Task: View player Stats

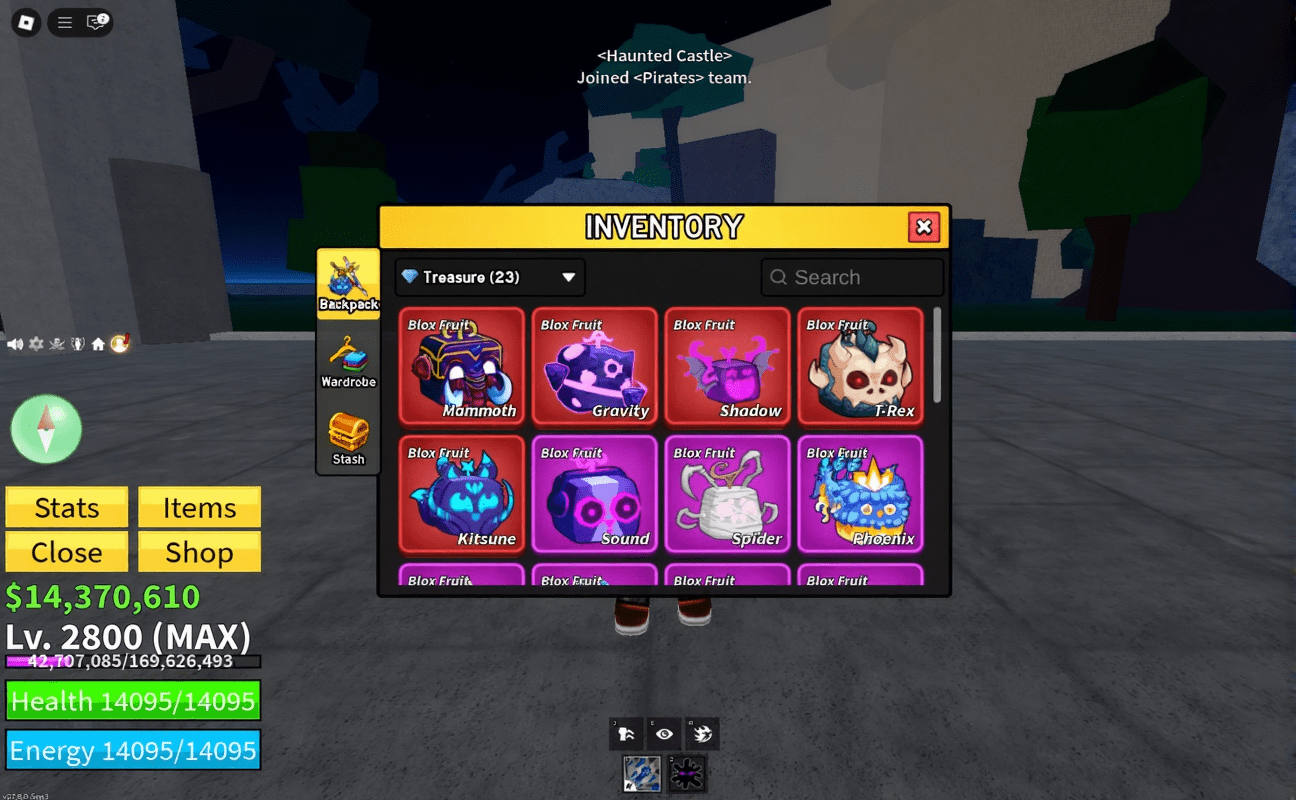Action: (x=66, y=507)
